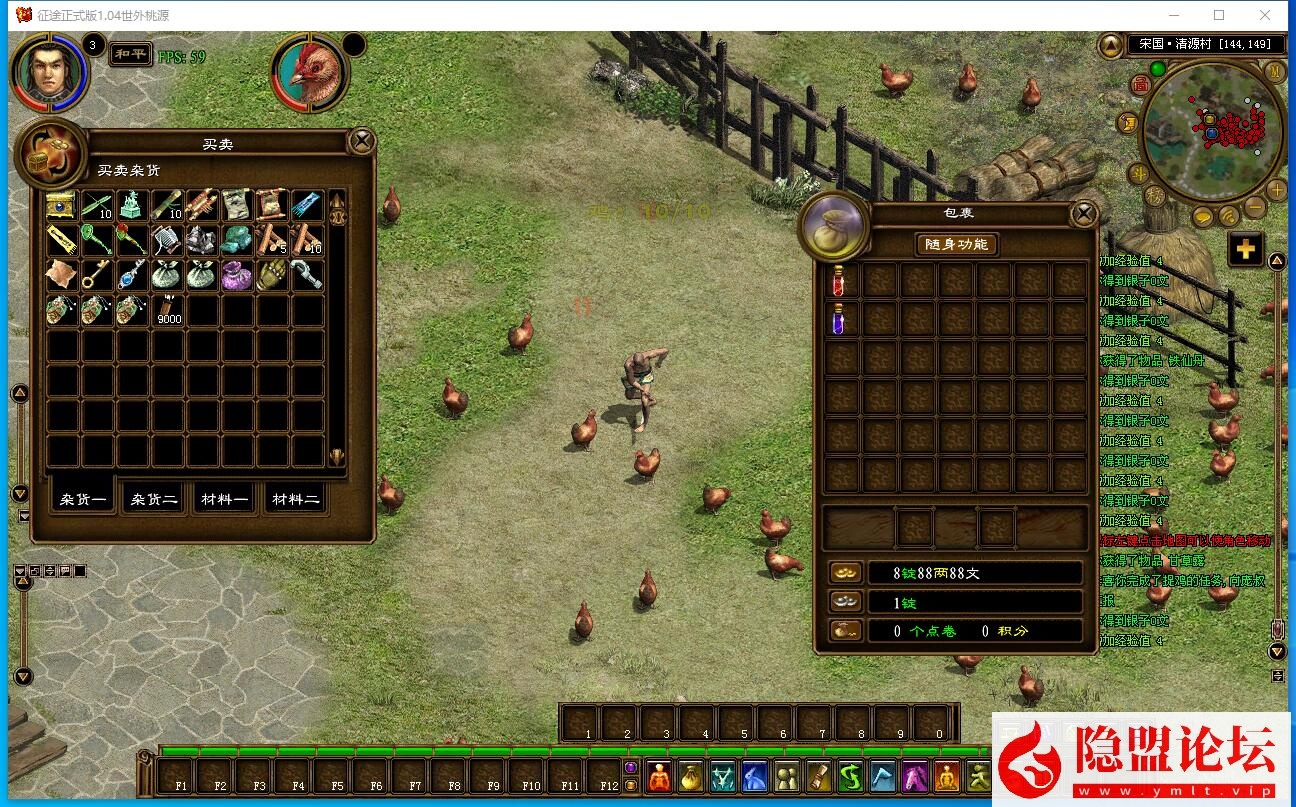Click the jade statue shop item
Viewport: 1296px width, 807px height.
pos(132,205)
